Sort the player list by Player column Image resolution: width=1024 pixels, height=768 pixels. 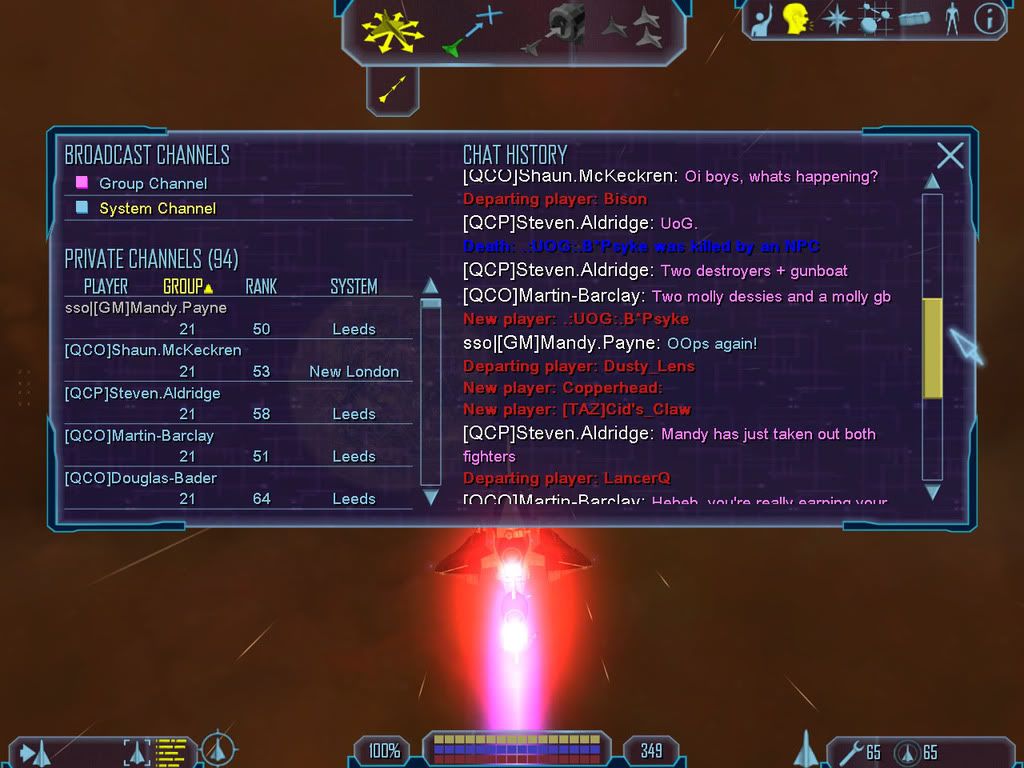coord(105,287)
